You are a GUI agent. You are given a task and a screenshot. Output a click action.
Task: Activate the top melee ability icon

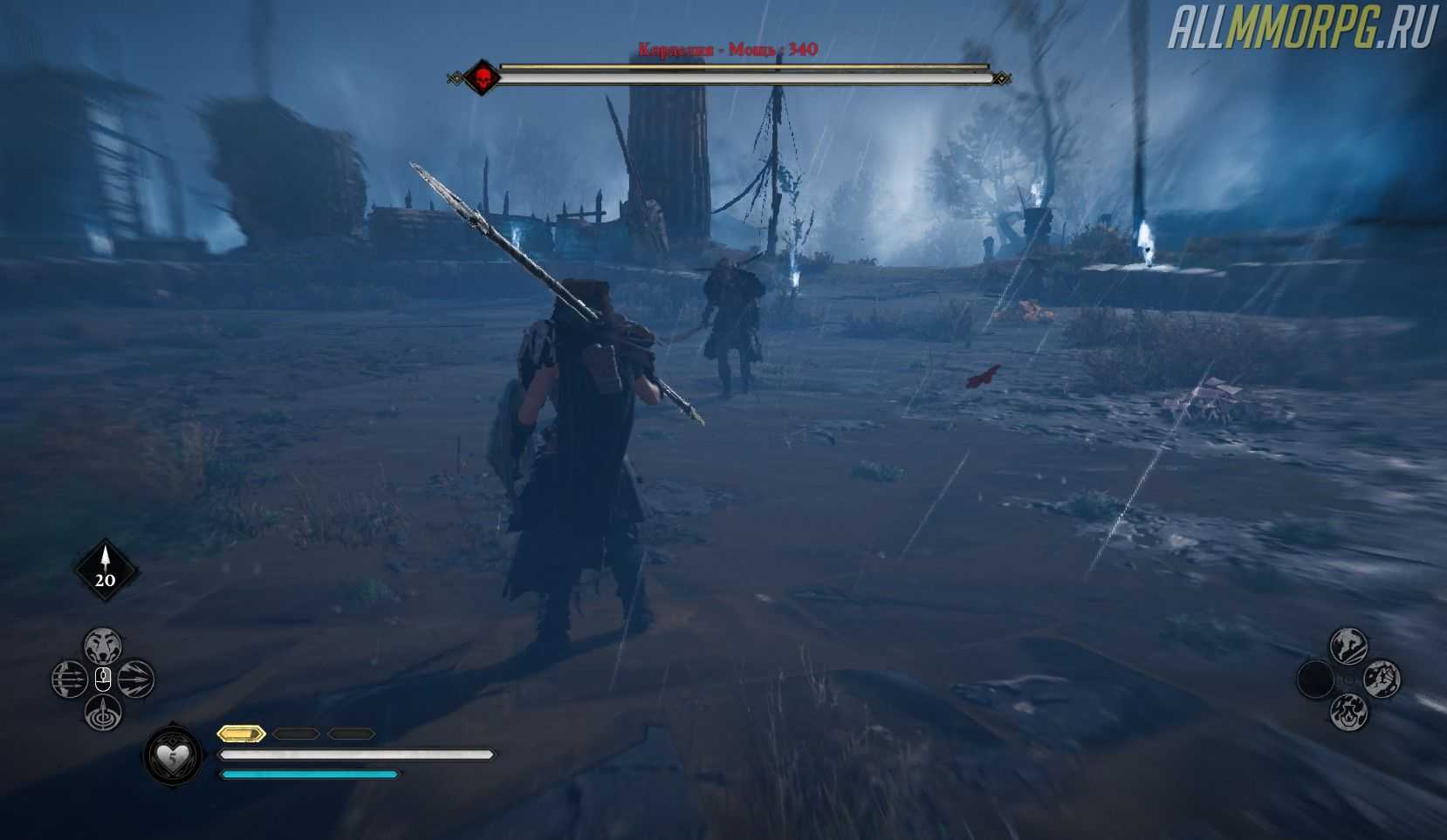[1348, 646]
